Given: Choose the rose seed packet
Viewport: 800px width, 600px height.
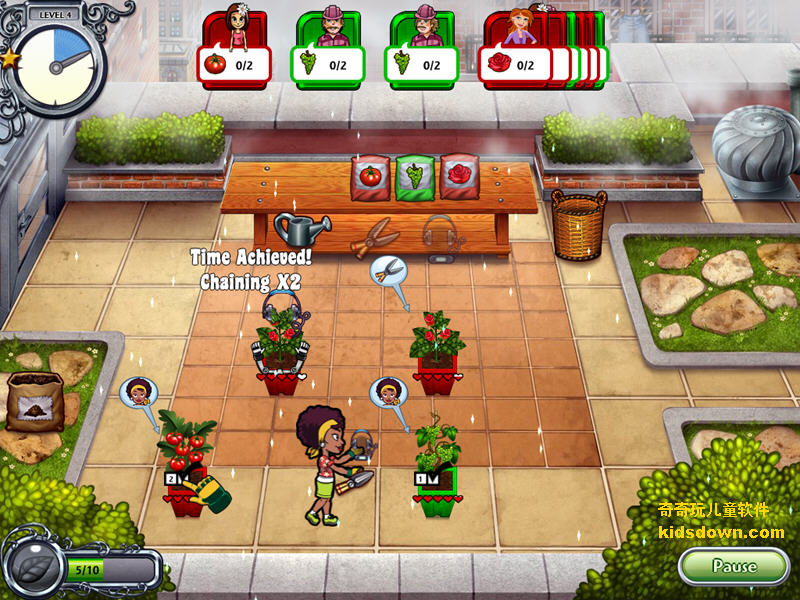Looking at the screenshot, I should 458,176.
